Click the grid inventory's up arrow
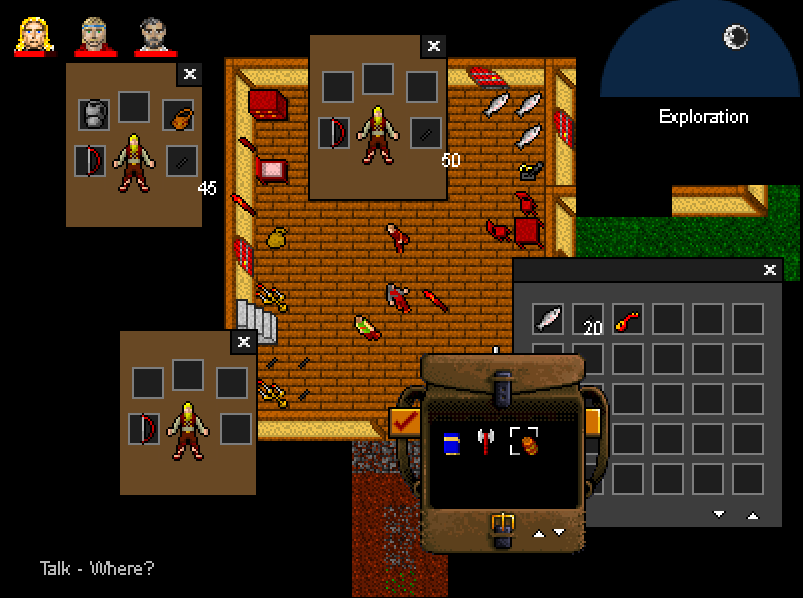The width and height of the screenshot is (803, 598). click(752, 514)
